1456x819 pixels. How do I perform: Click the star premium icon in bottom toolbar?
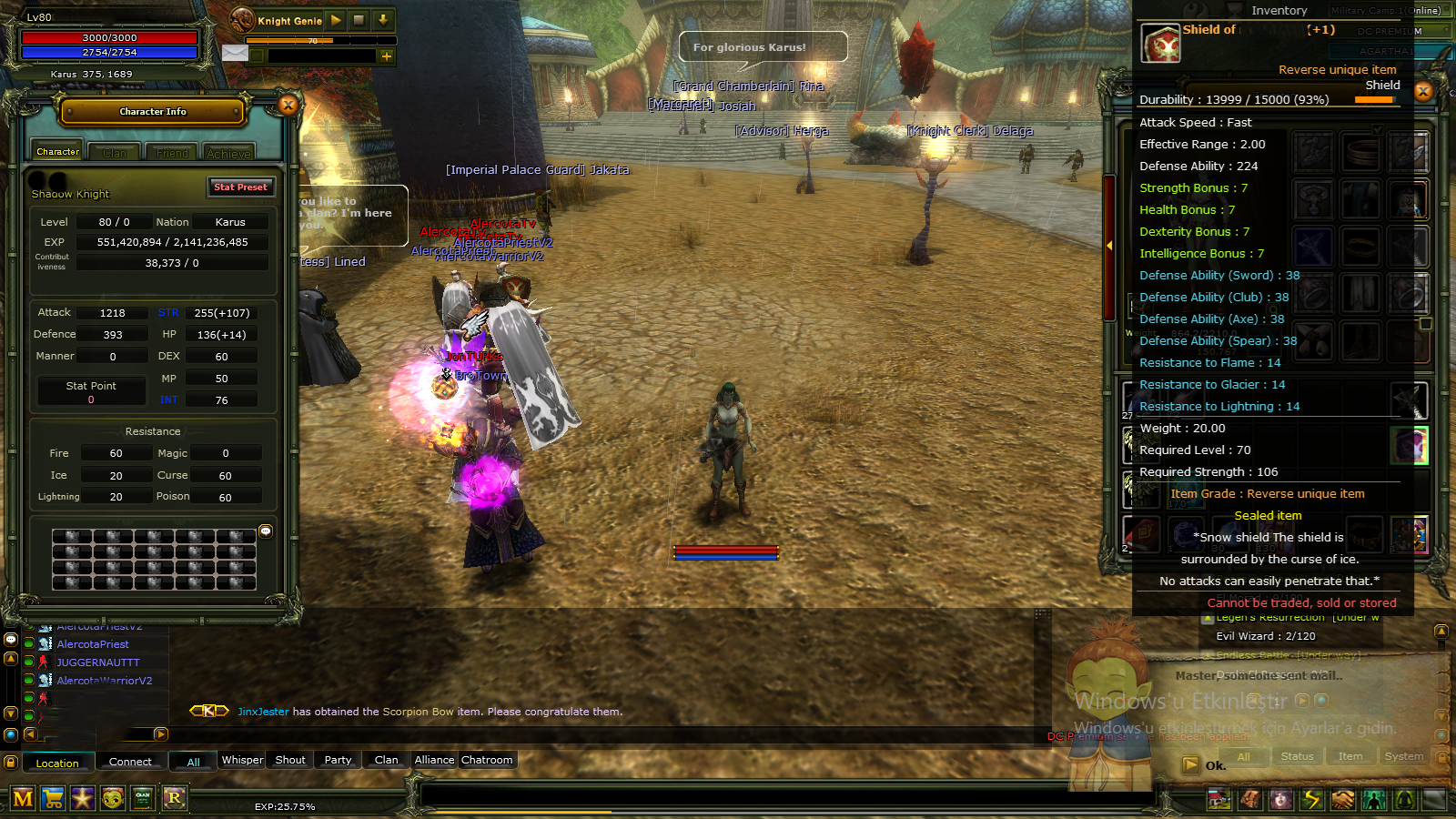(x=82, y=797)
